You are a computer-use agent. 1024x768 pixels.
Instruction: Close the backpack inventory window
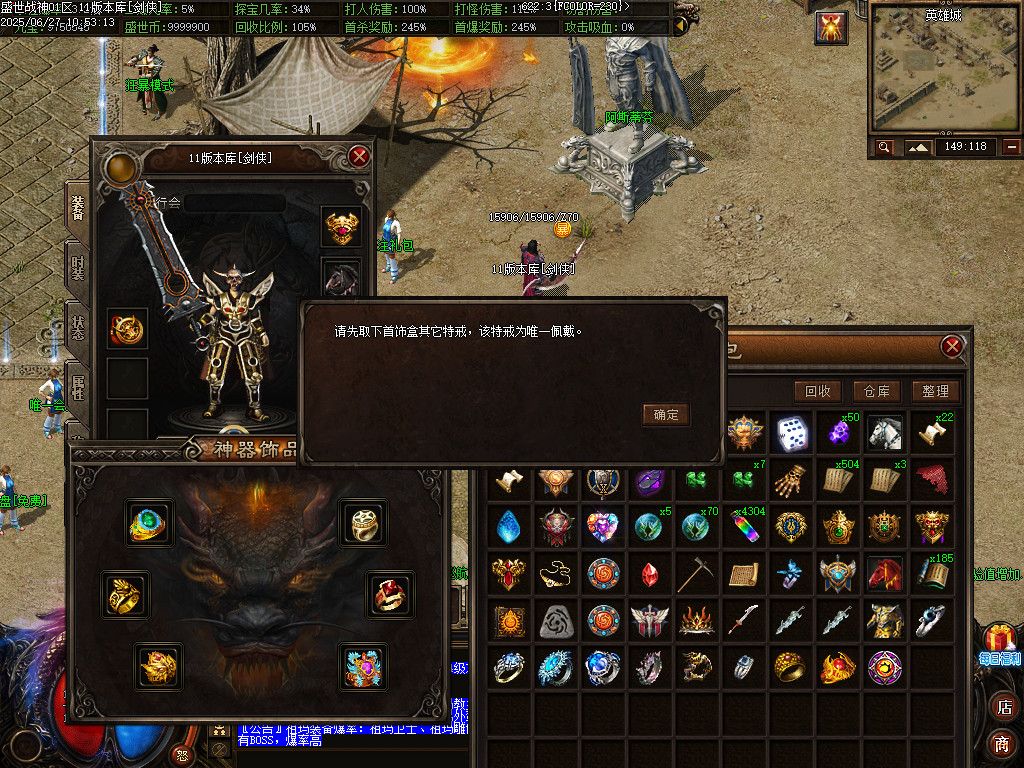[x=952, y=347]
